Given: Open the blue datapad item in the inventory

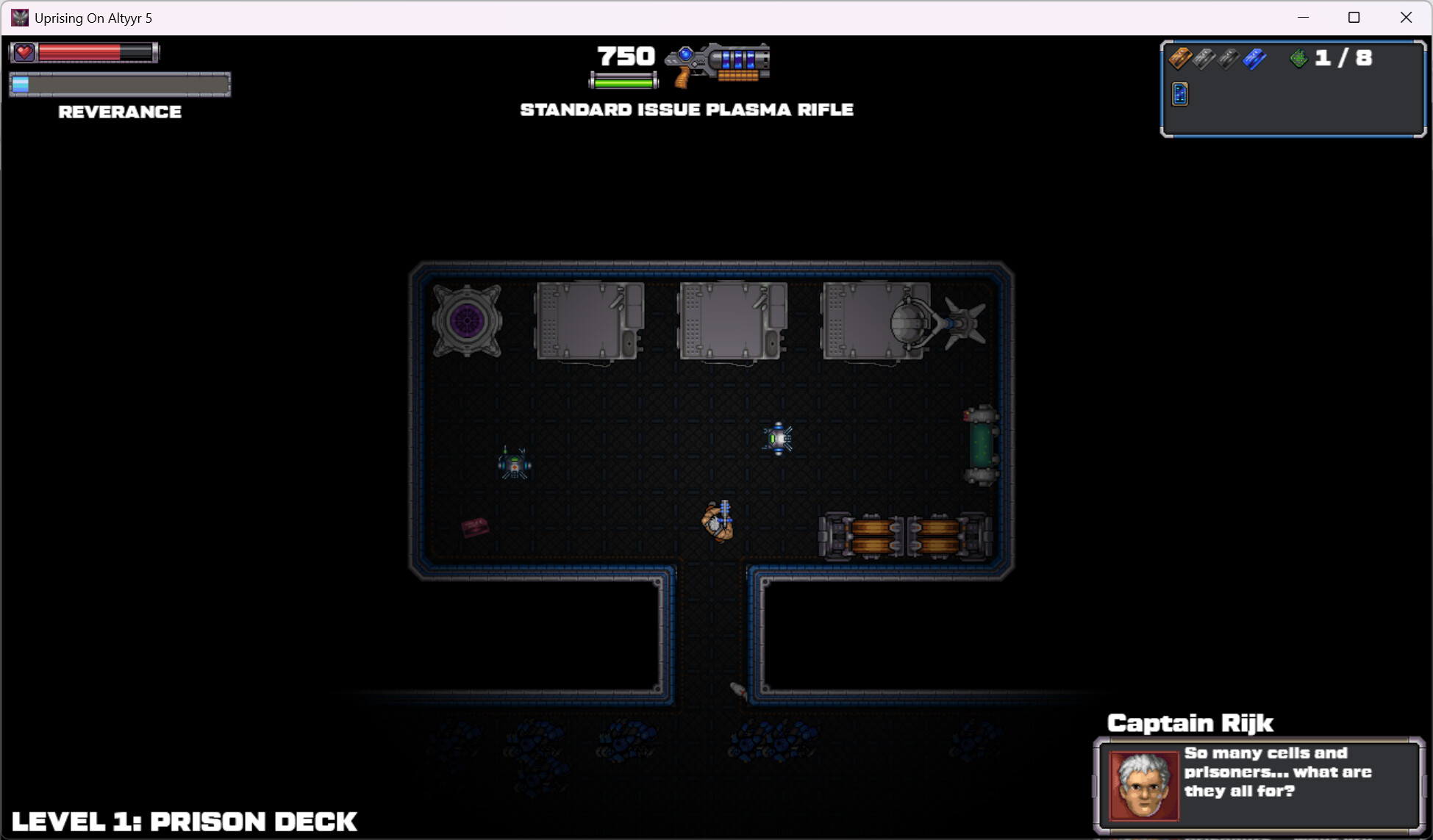Looking at the screenshot, I should [1180, 95].
